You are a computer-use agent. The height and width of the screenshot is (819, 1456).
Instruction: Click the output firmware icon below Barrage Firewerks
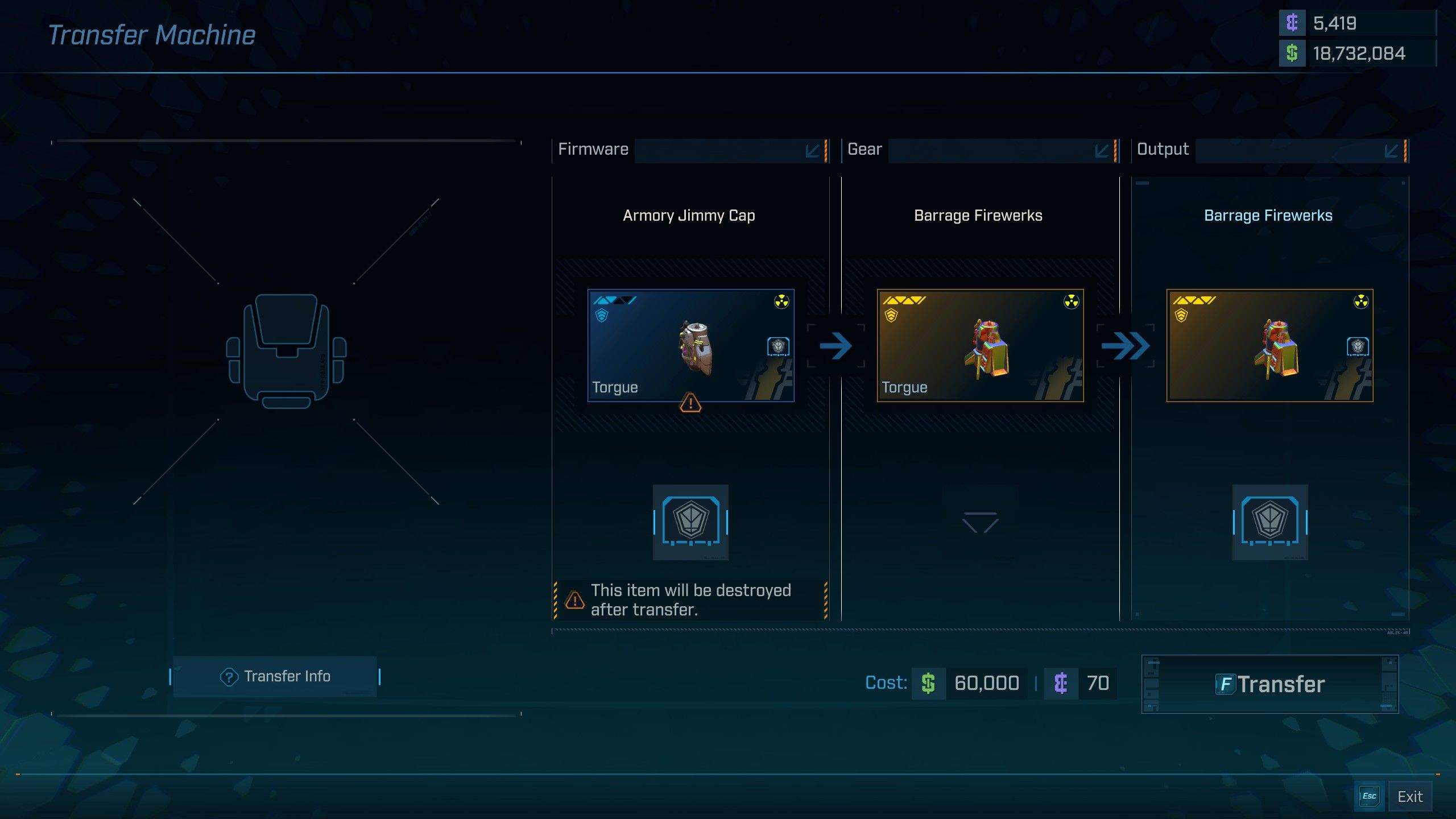pyautogui.click(x=1269, y=522)
